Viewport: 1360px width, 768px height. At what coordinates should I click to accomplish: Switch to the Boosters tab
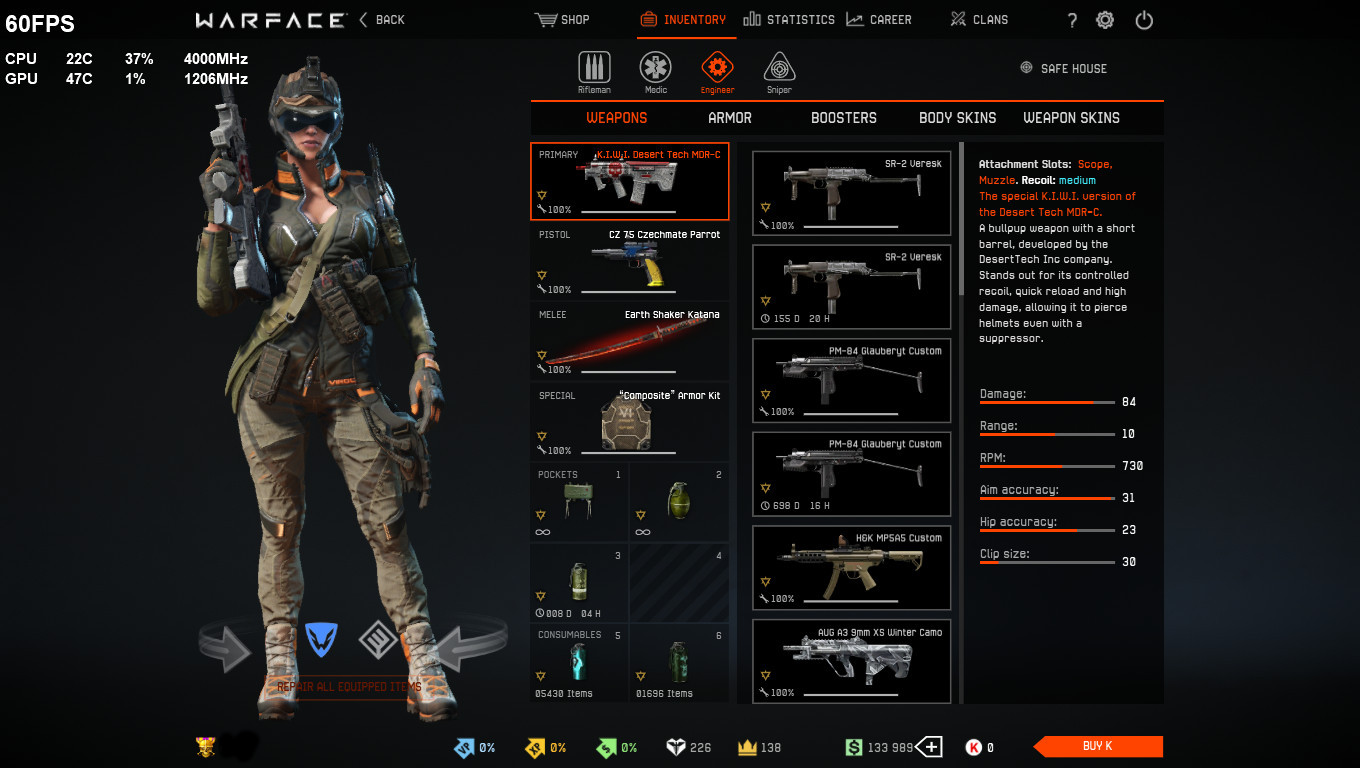click(x=843, y=118)
